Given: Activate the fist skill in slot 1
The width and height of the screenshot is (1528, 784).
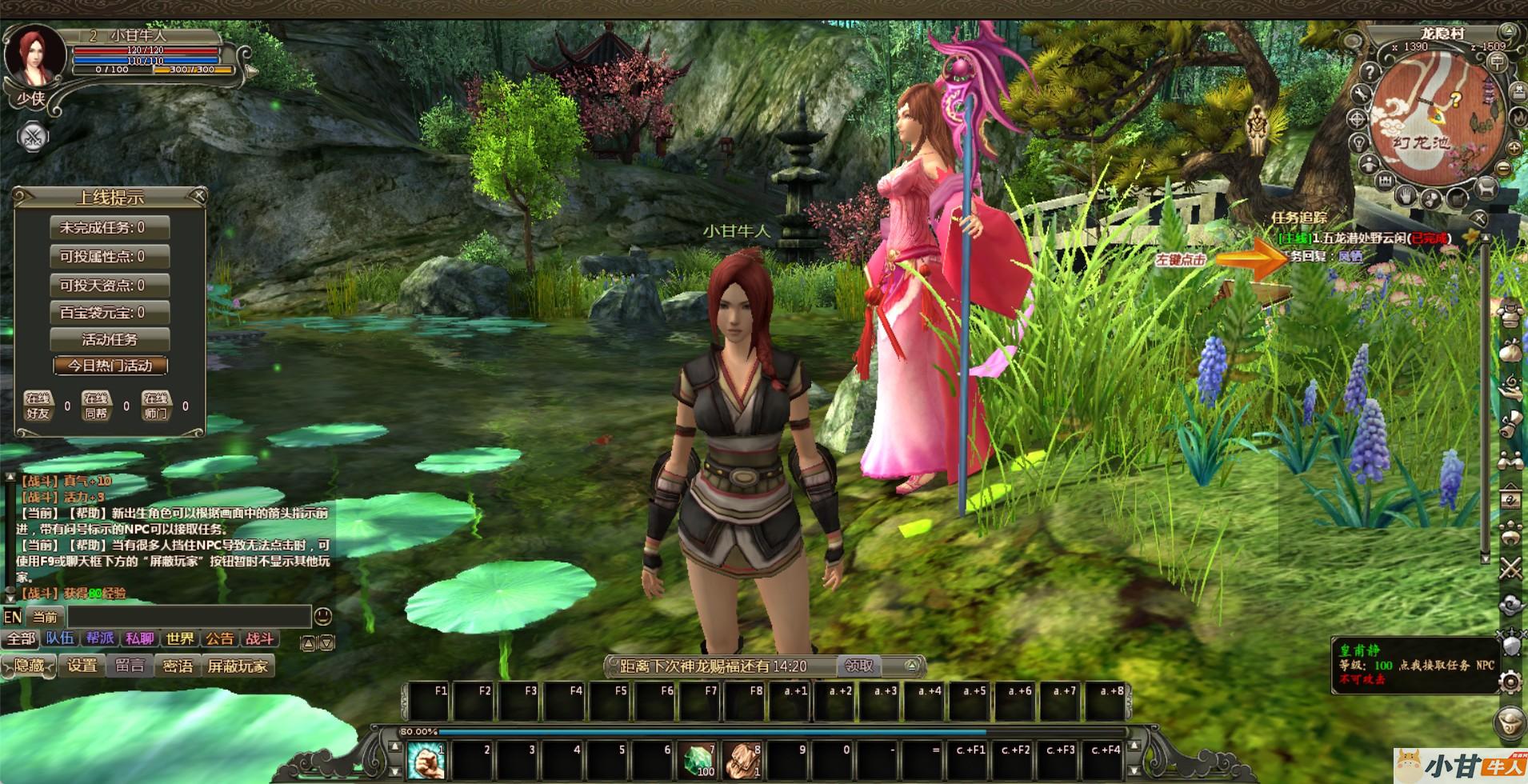Looking at the screenshot, I should [x=427, y=760].
